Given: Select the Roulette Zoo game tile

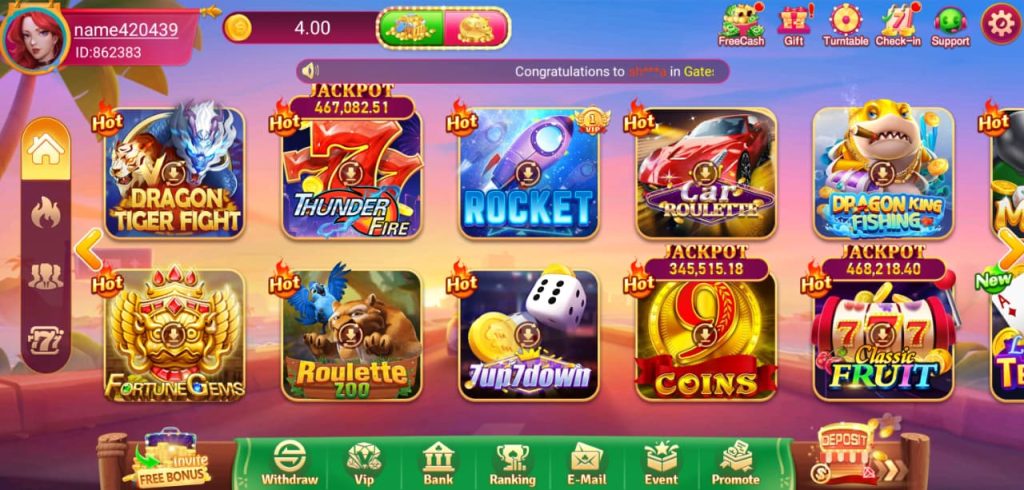Looking at the screenshot, I should pyautogui.click(x=351, y=335).
